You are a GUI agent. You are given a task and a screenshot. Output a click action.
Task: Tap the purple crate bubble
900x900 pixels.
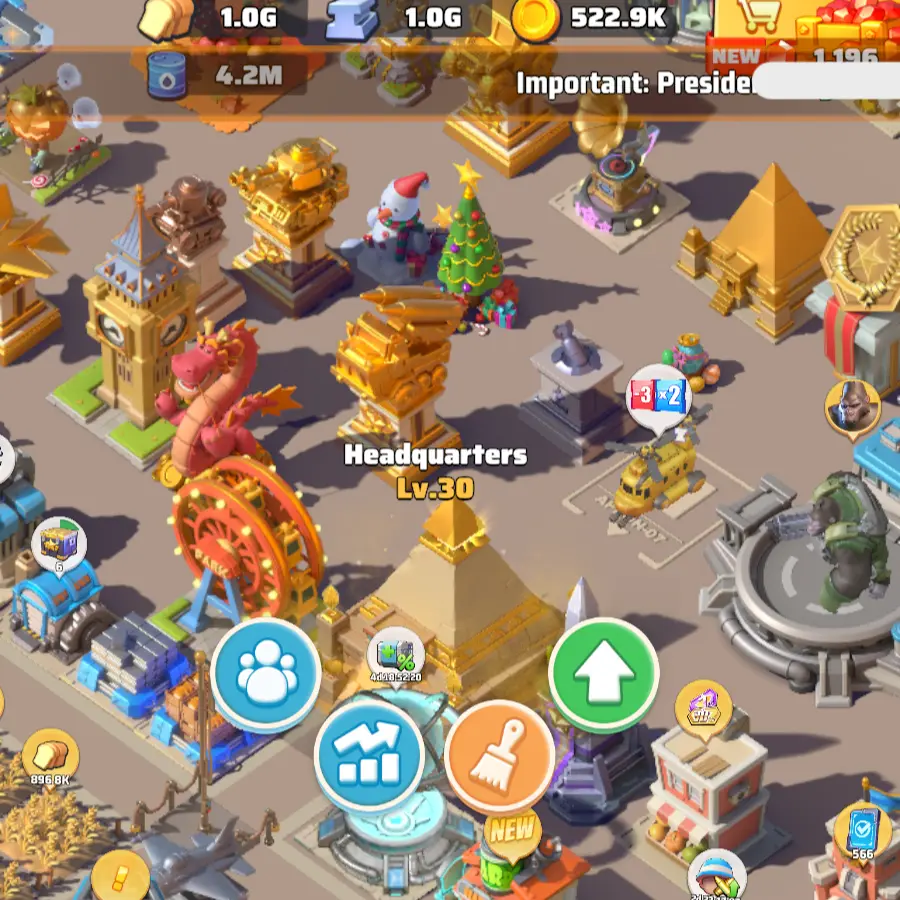[59, 546]
